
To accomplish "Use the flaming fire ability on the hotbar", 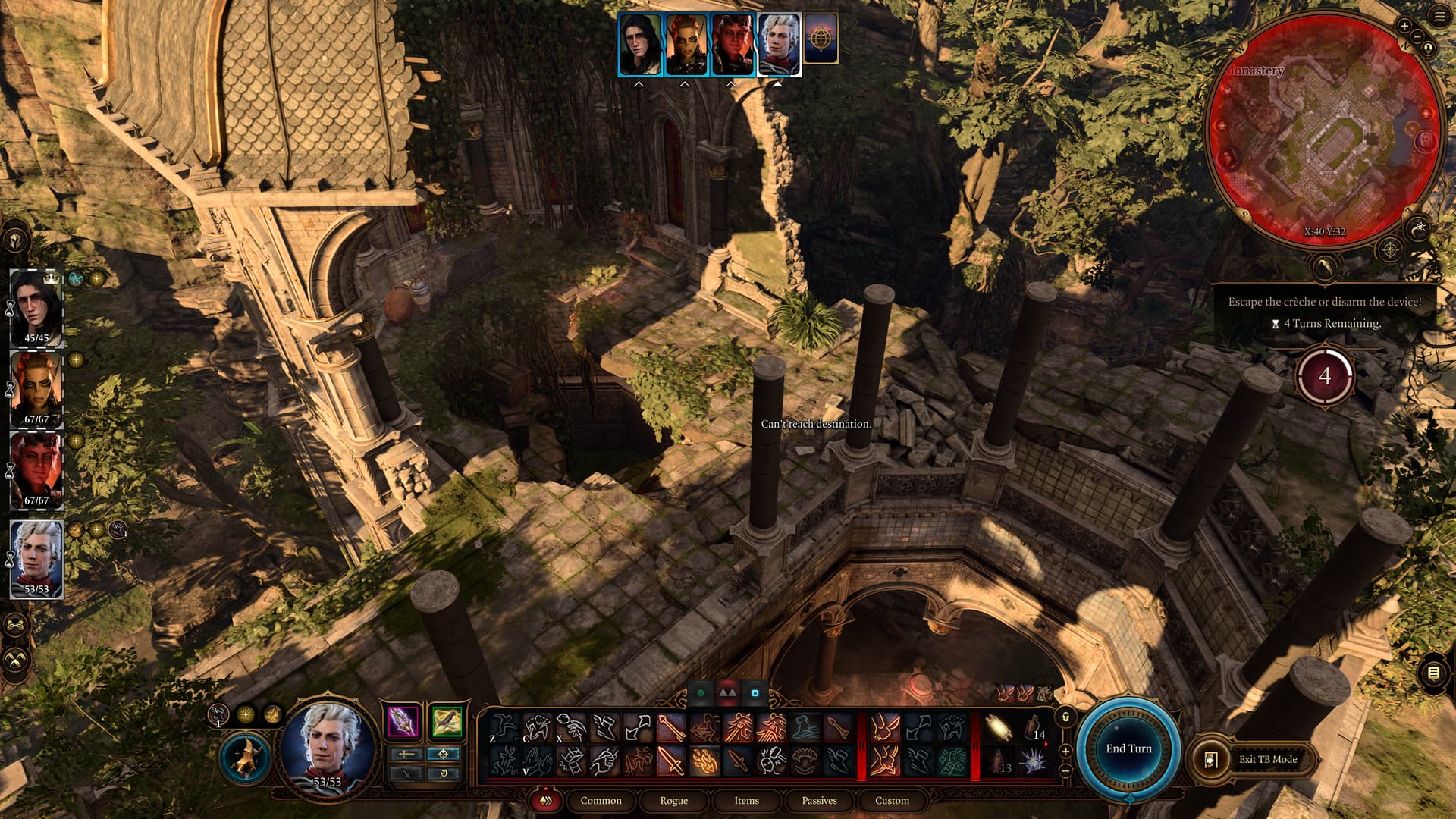I will tap(704, 761).
